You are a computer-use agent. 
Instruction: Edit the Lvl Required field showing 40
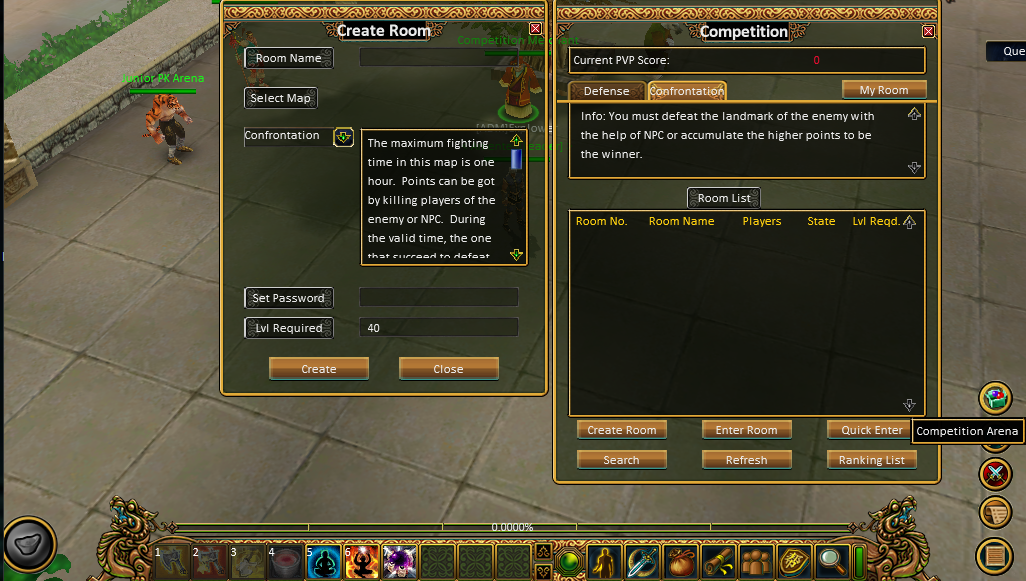coord(438,327)
